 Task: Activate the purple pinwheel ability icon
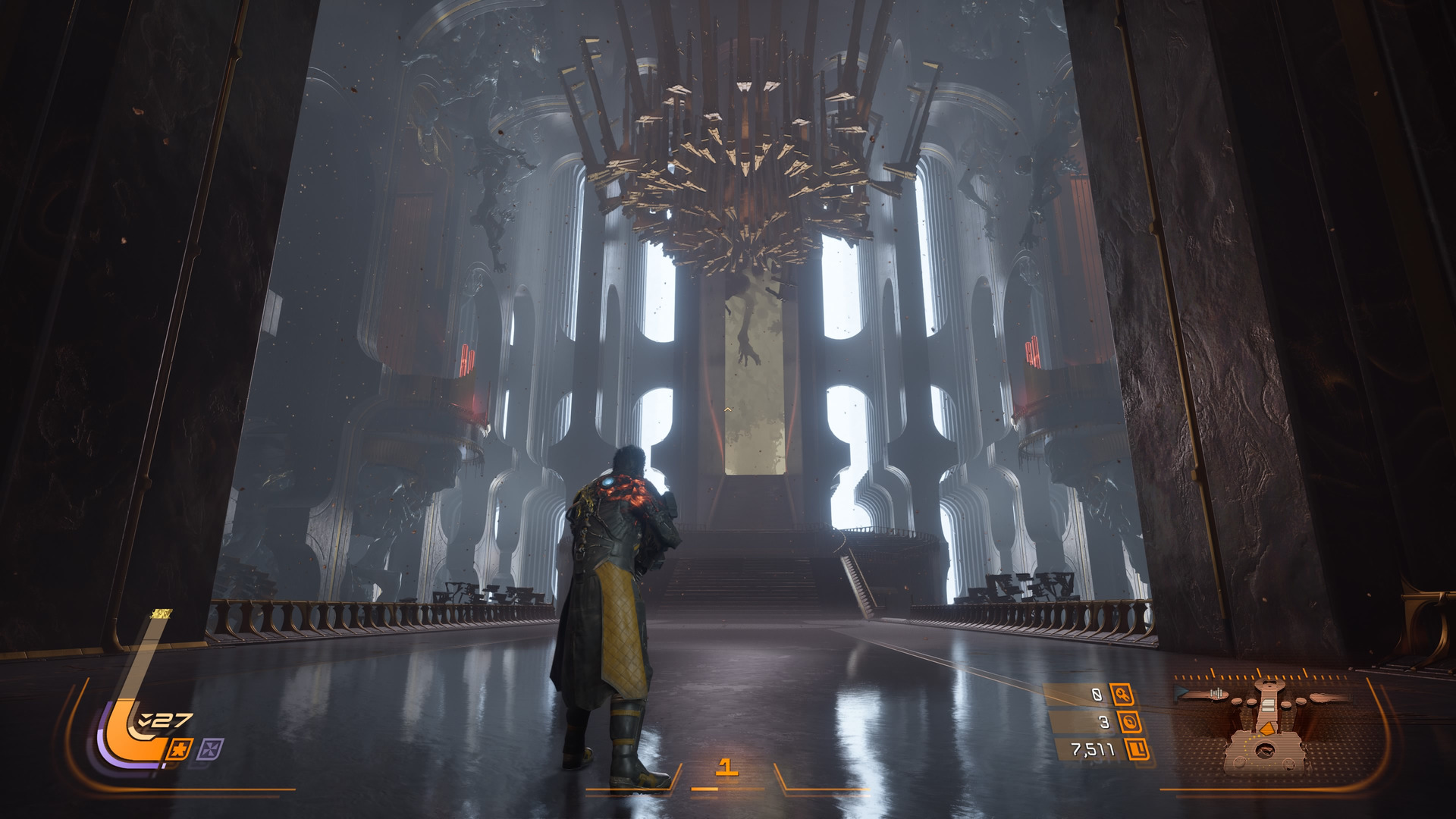[x=209, y=750]
